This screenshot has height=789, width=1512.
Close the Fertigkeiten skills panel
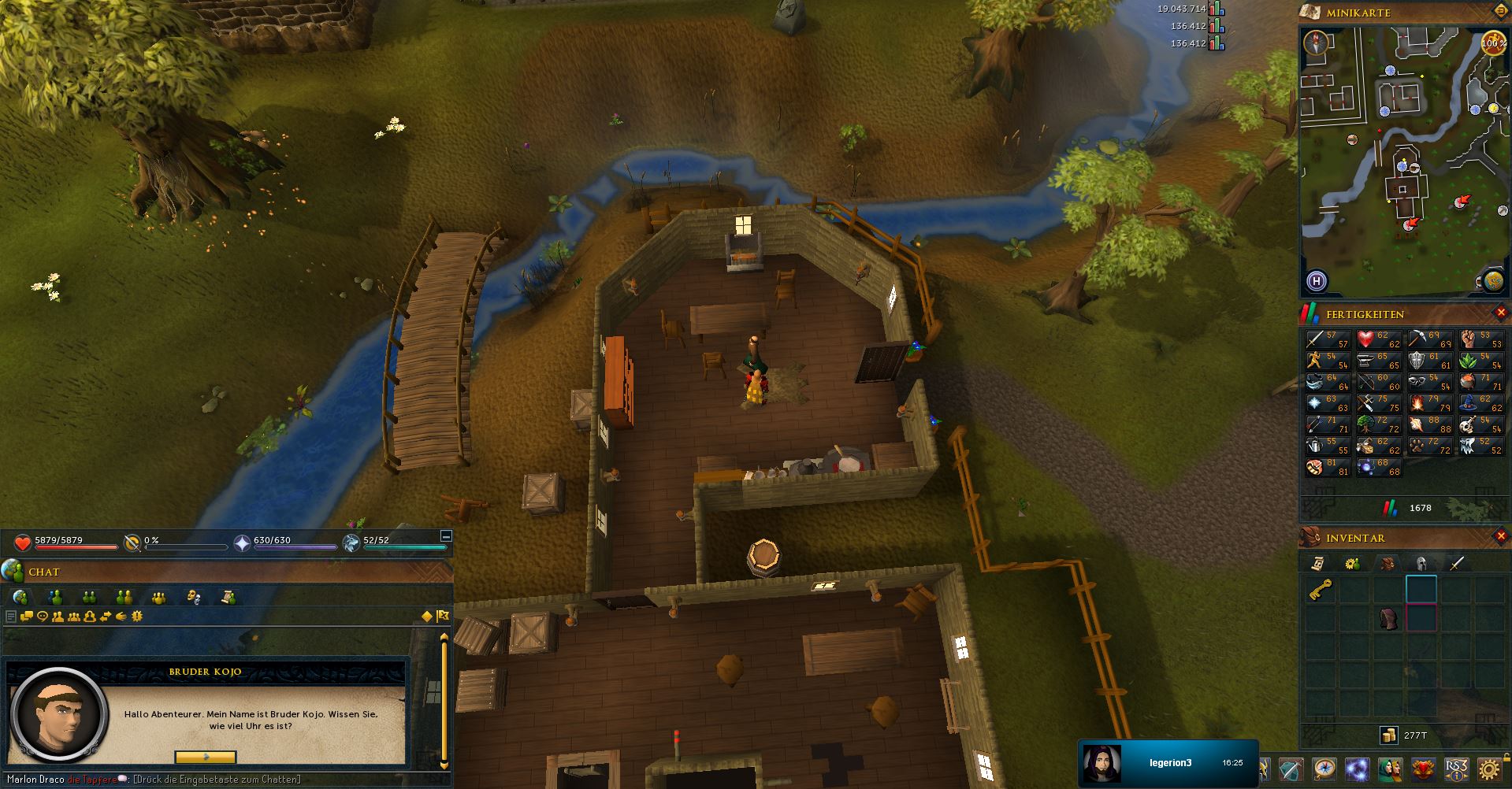point(1501,313)
